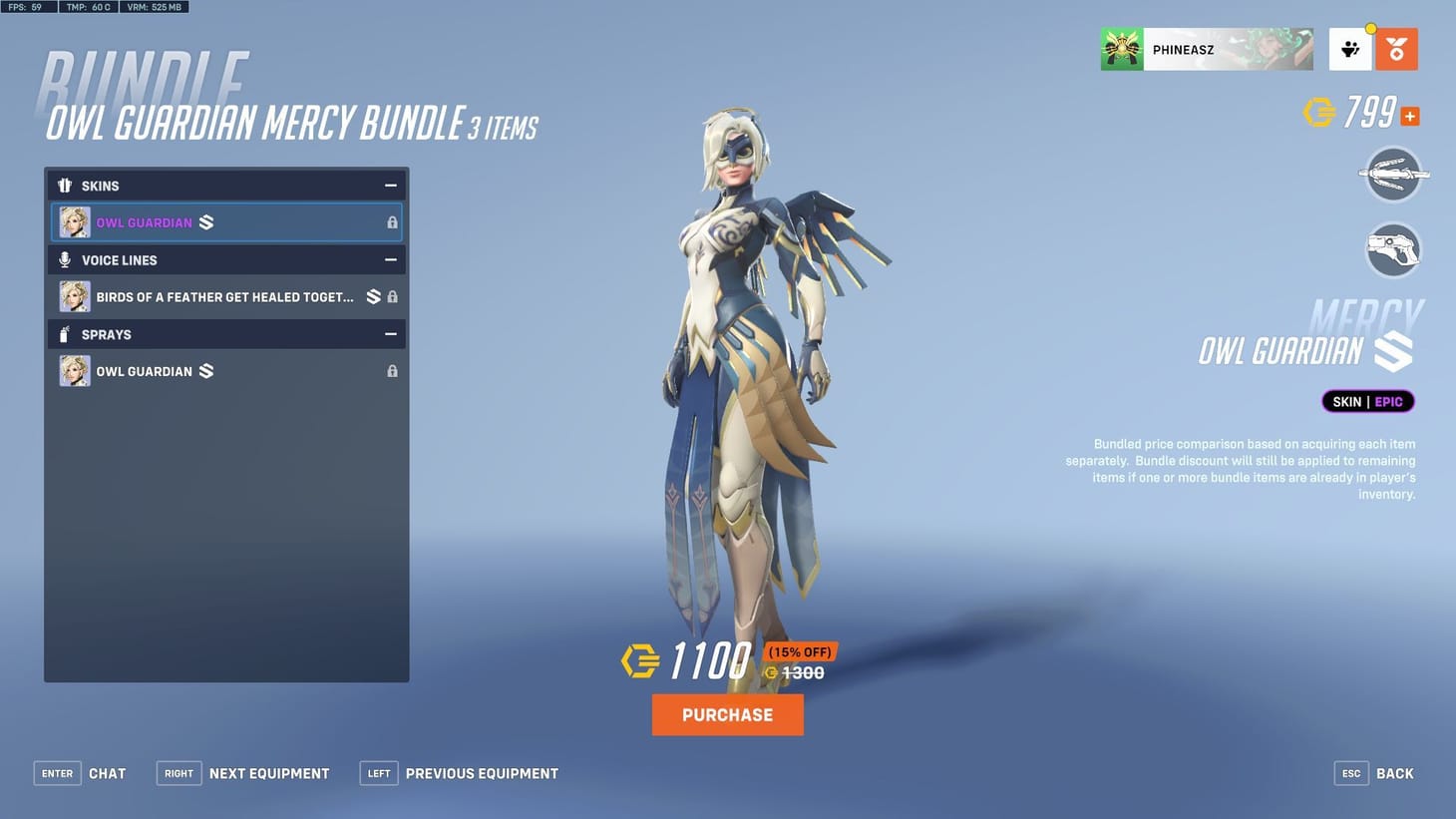Collapse the Sprays section
1456x819 pixels.
pos(391,334)
